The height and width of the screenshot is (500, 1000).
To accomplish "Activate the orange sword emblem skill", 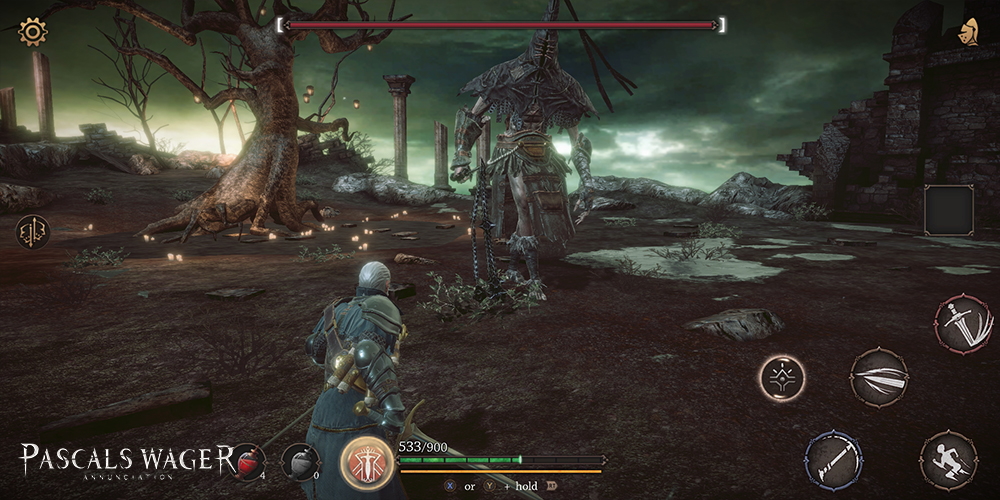I will coord(367,462).
